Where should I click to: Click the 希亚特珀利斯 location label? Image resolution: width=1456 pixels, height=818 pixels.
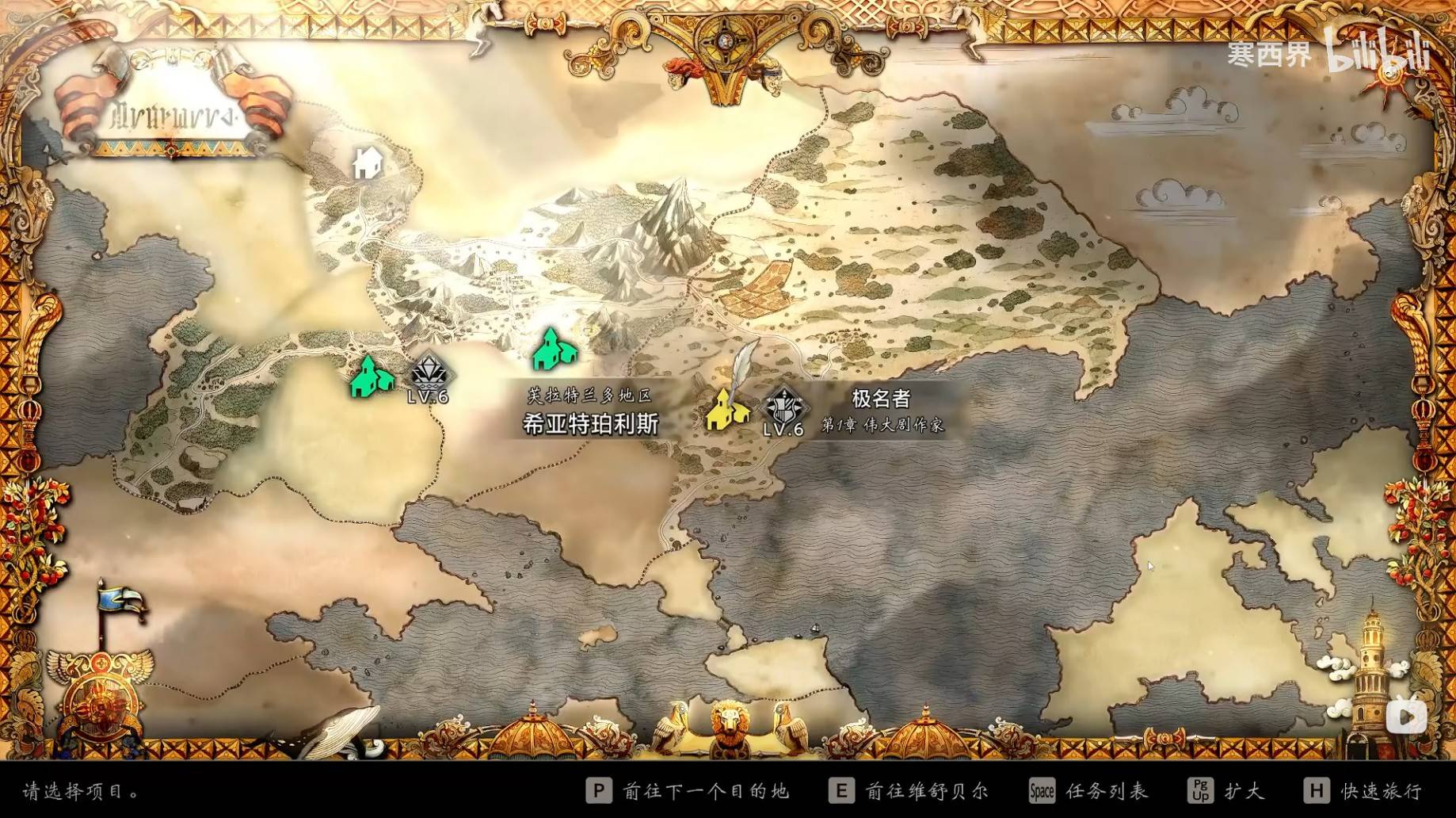tap(590, 424)
